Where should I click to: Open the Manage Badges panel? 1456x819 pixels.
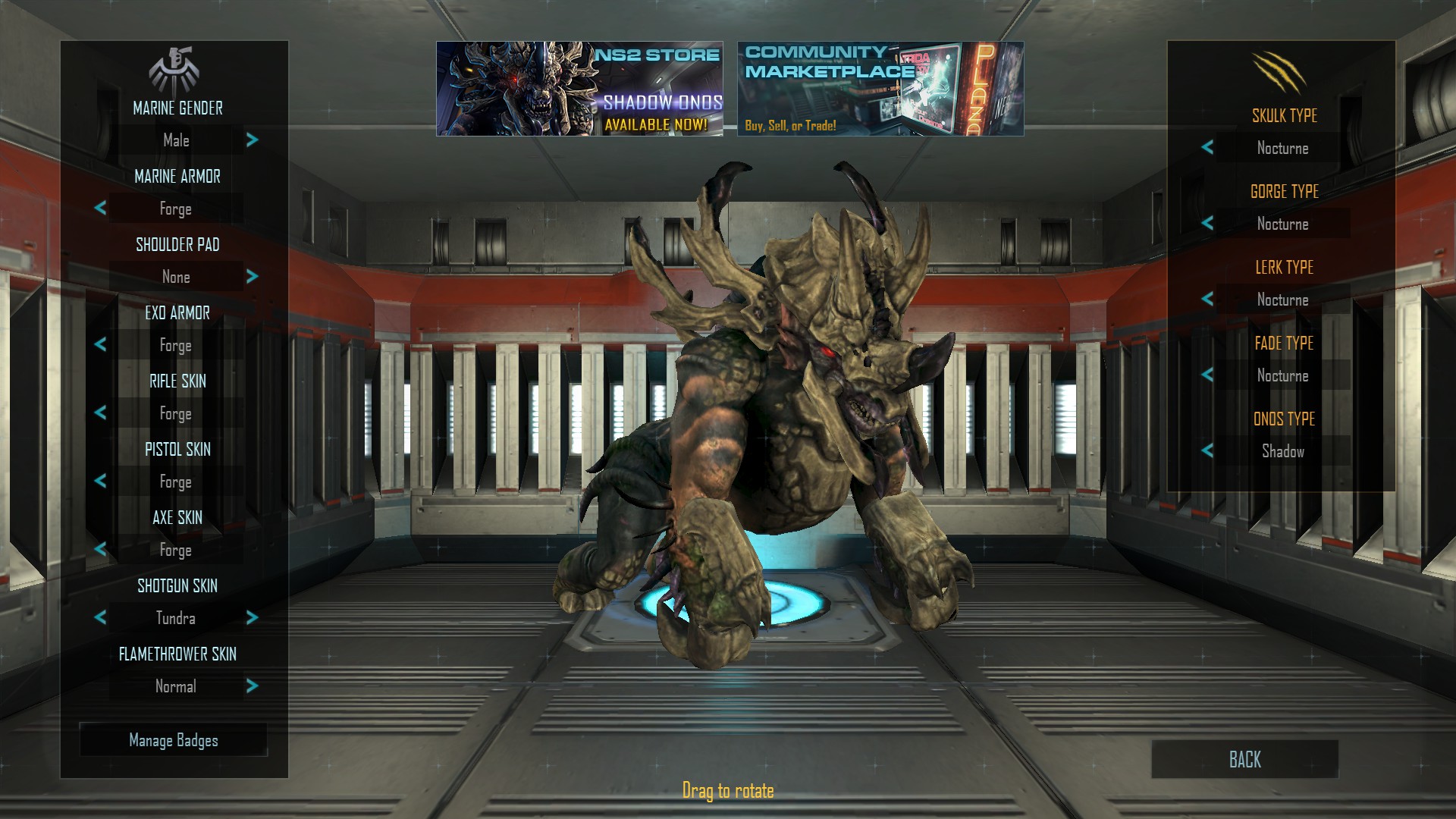coord(174,740)
